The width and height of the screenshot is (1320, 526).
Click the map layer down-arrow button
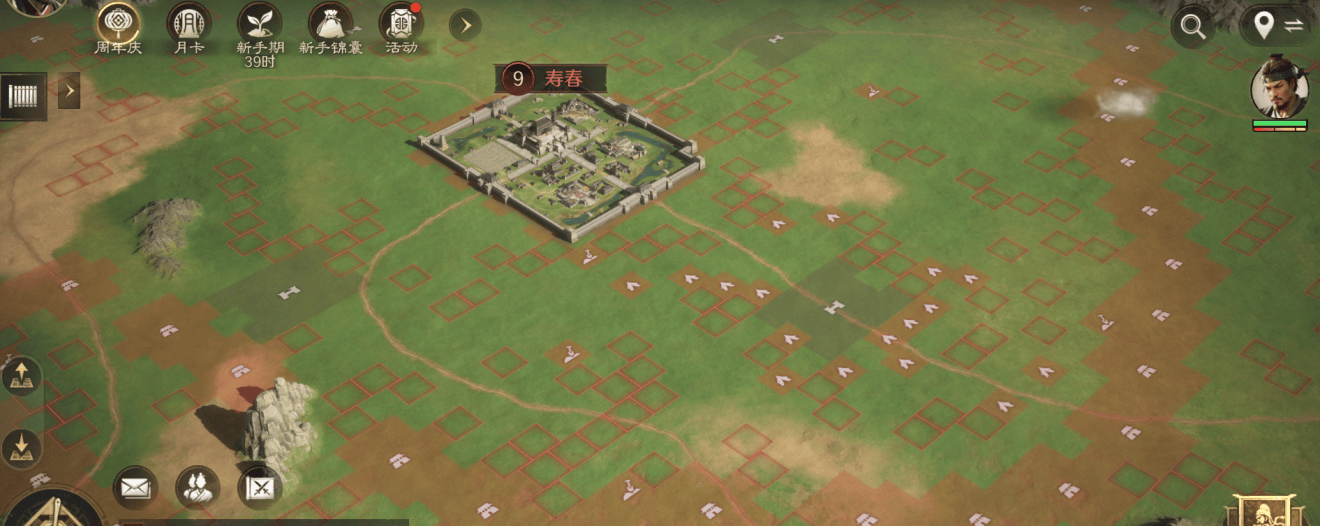[21, 448]
